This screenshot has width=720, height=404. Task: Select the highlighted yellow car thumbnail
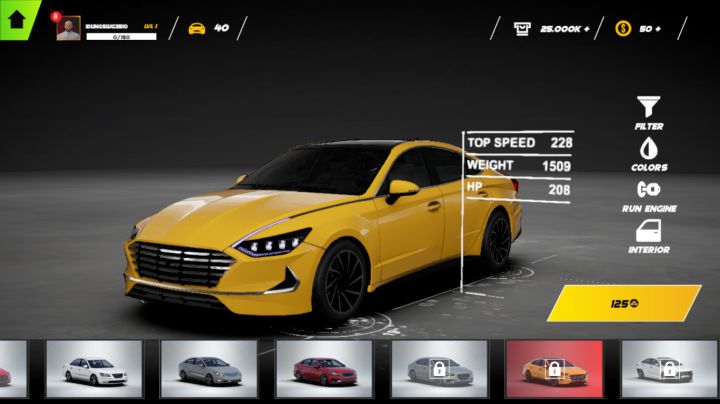[554, 370]
